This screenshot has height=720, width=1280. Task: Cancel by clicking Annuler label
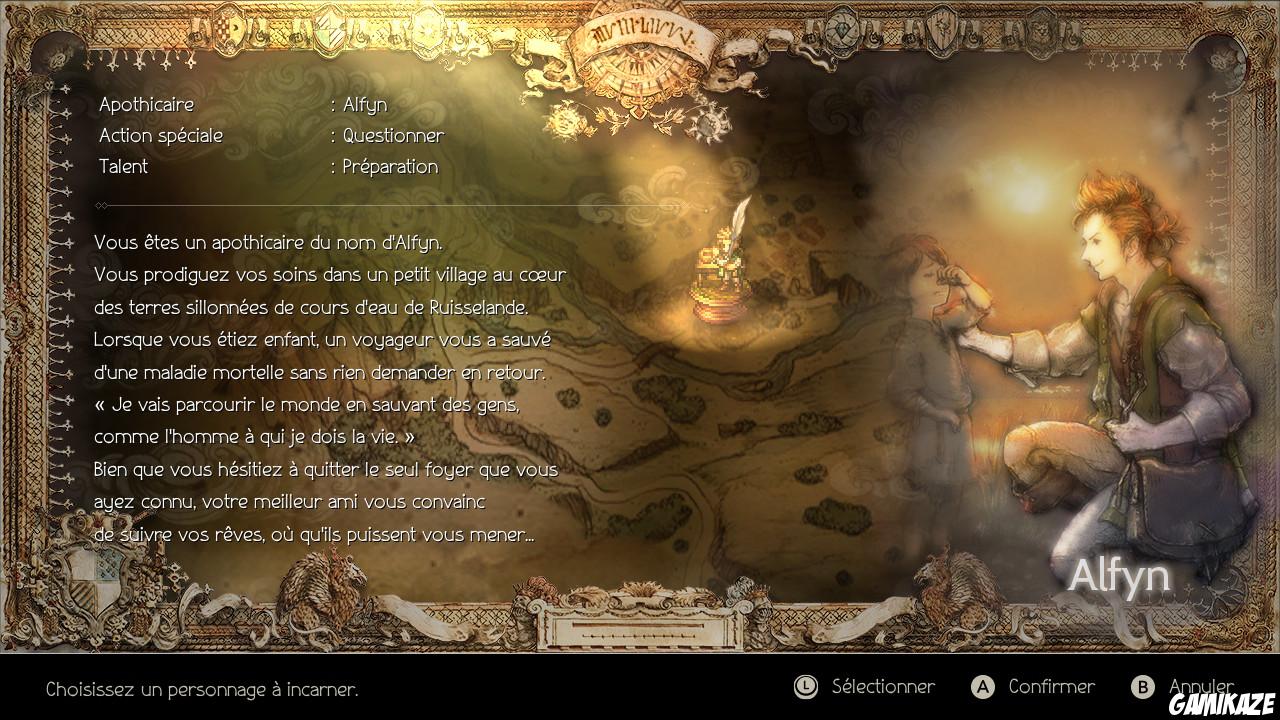tap(1199, 687)
